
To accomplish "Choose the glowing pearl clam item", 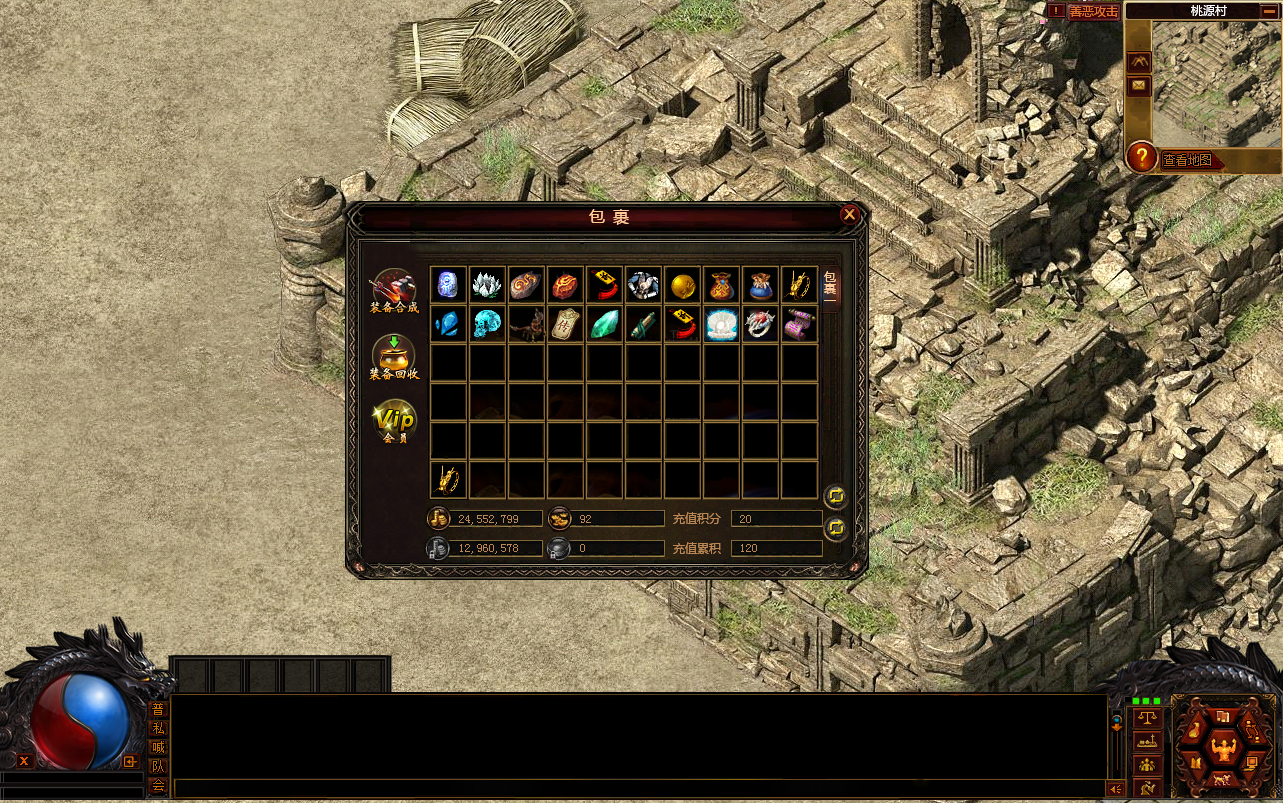I will click(x=721, y=324).
